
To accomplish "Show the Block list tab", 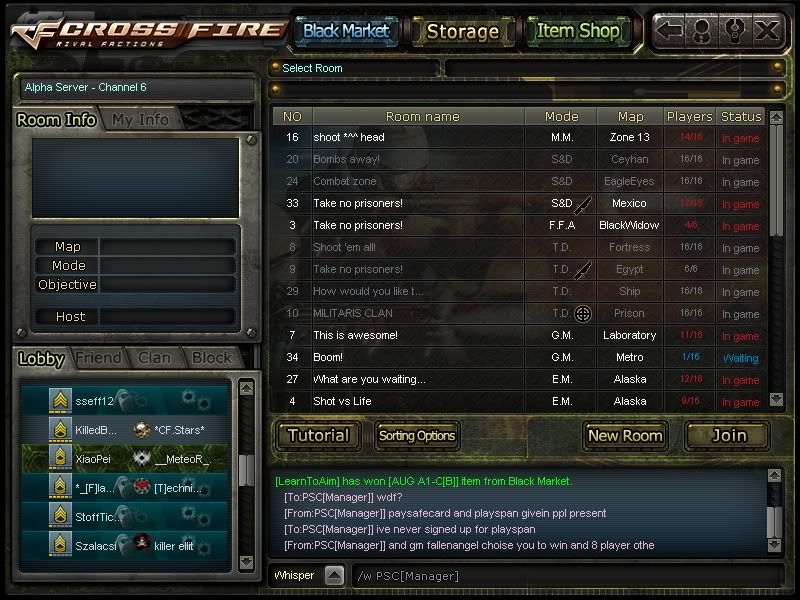I will (212, 358).
